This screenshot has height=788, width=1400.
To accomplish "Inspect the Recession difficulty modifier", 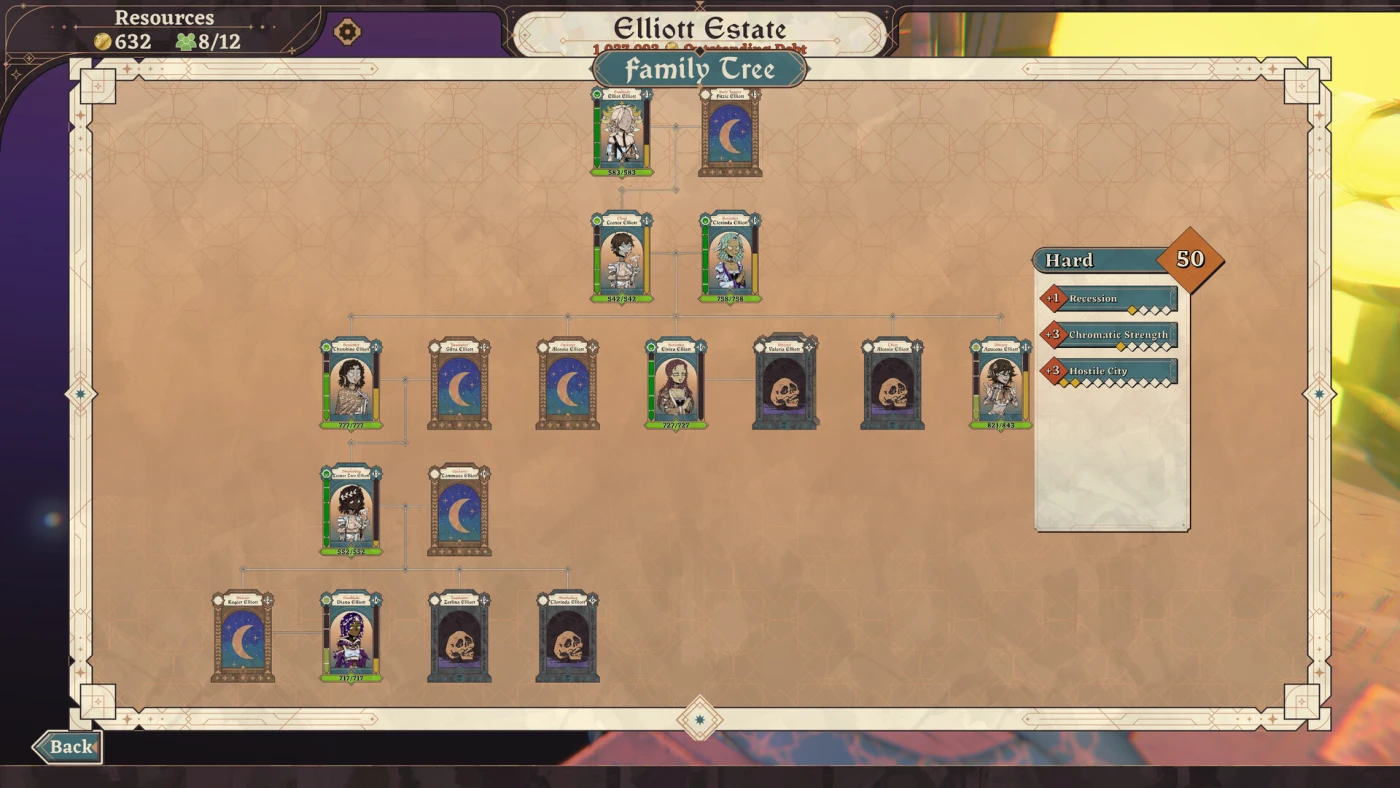I will point(1110,299).
